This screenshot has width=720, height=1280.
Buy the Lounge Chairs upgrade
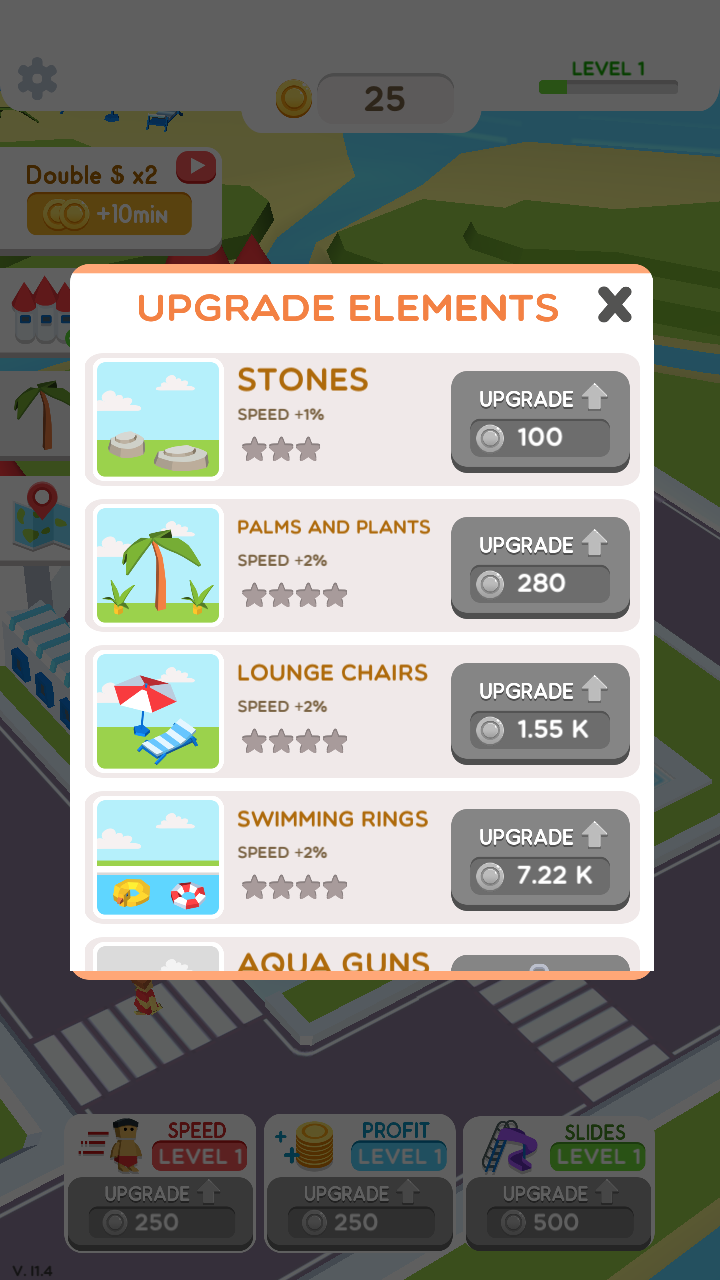tap(540, 712)
